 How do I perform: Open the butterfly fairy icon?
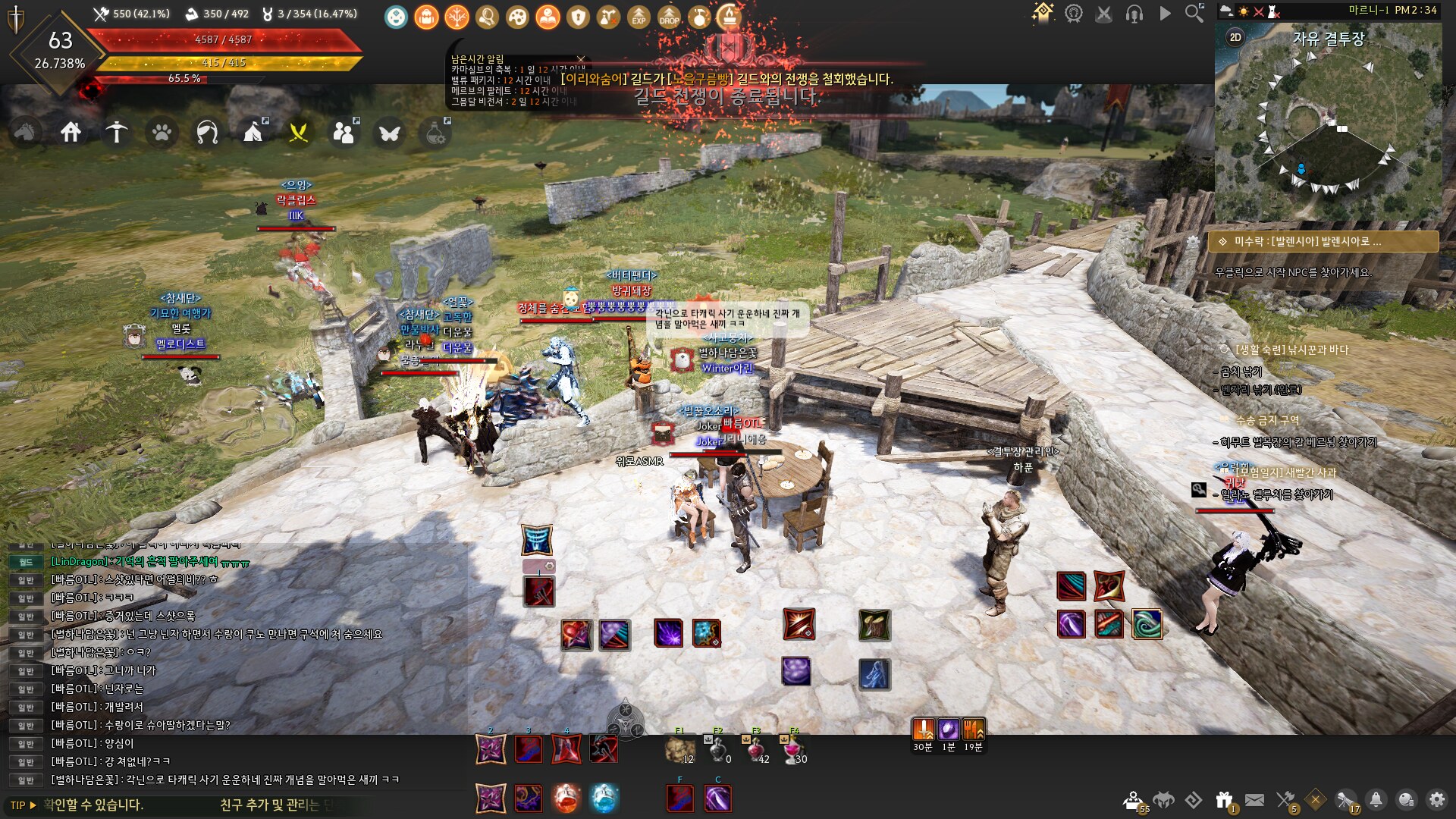tap(390, 133)
